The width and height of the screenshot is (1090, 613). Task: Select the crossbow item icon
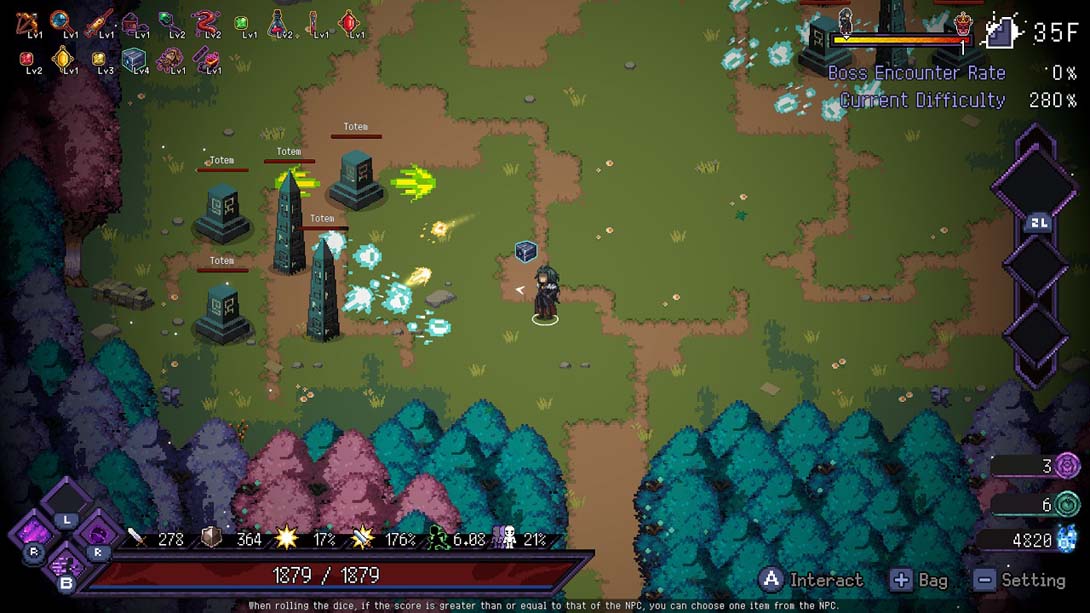[x=27, y=21]
